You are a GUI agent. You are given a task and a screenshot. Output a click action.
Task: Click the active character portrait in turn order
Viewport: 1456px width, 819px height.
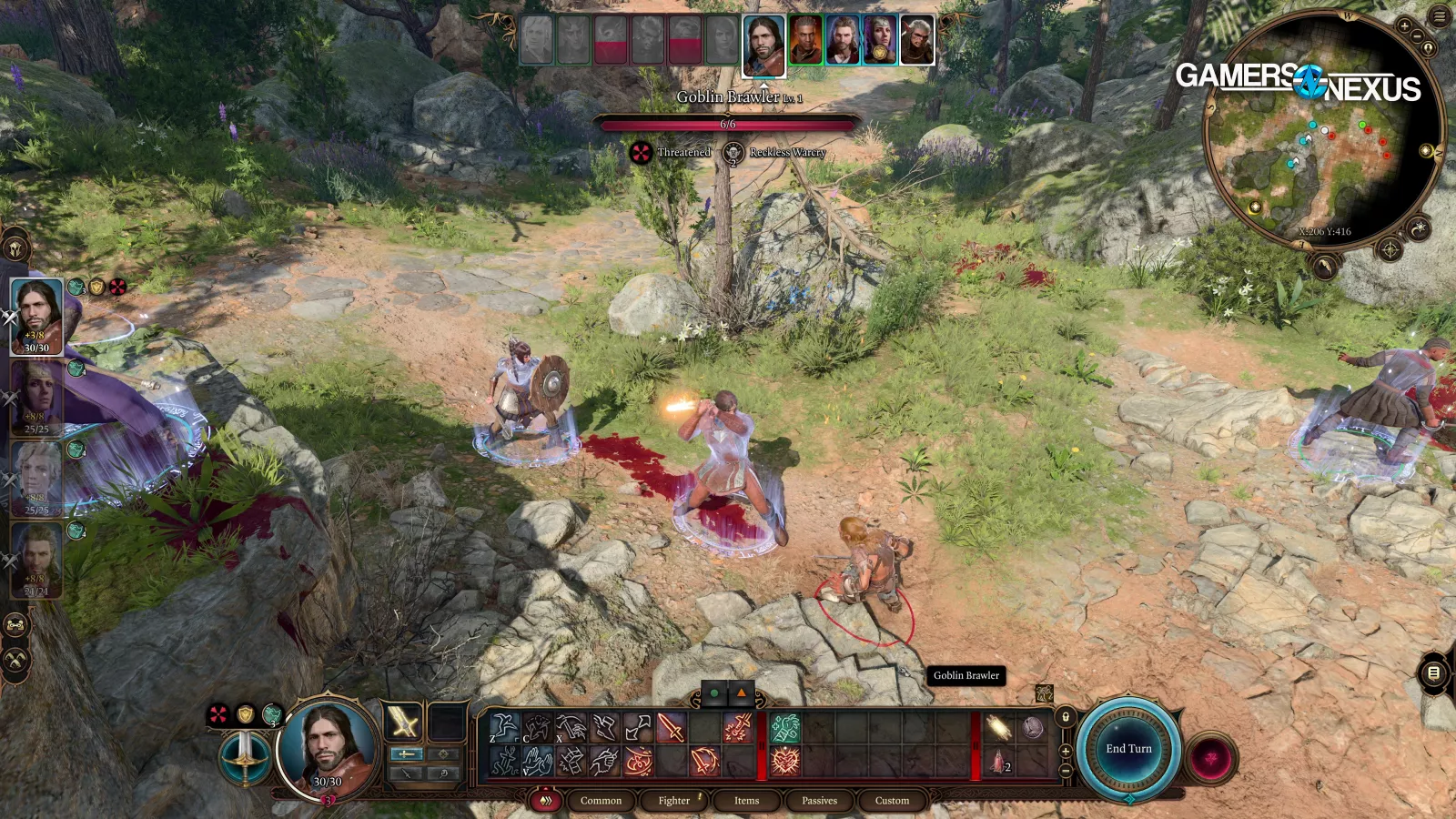coord(763,45)
